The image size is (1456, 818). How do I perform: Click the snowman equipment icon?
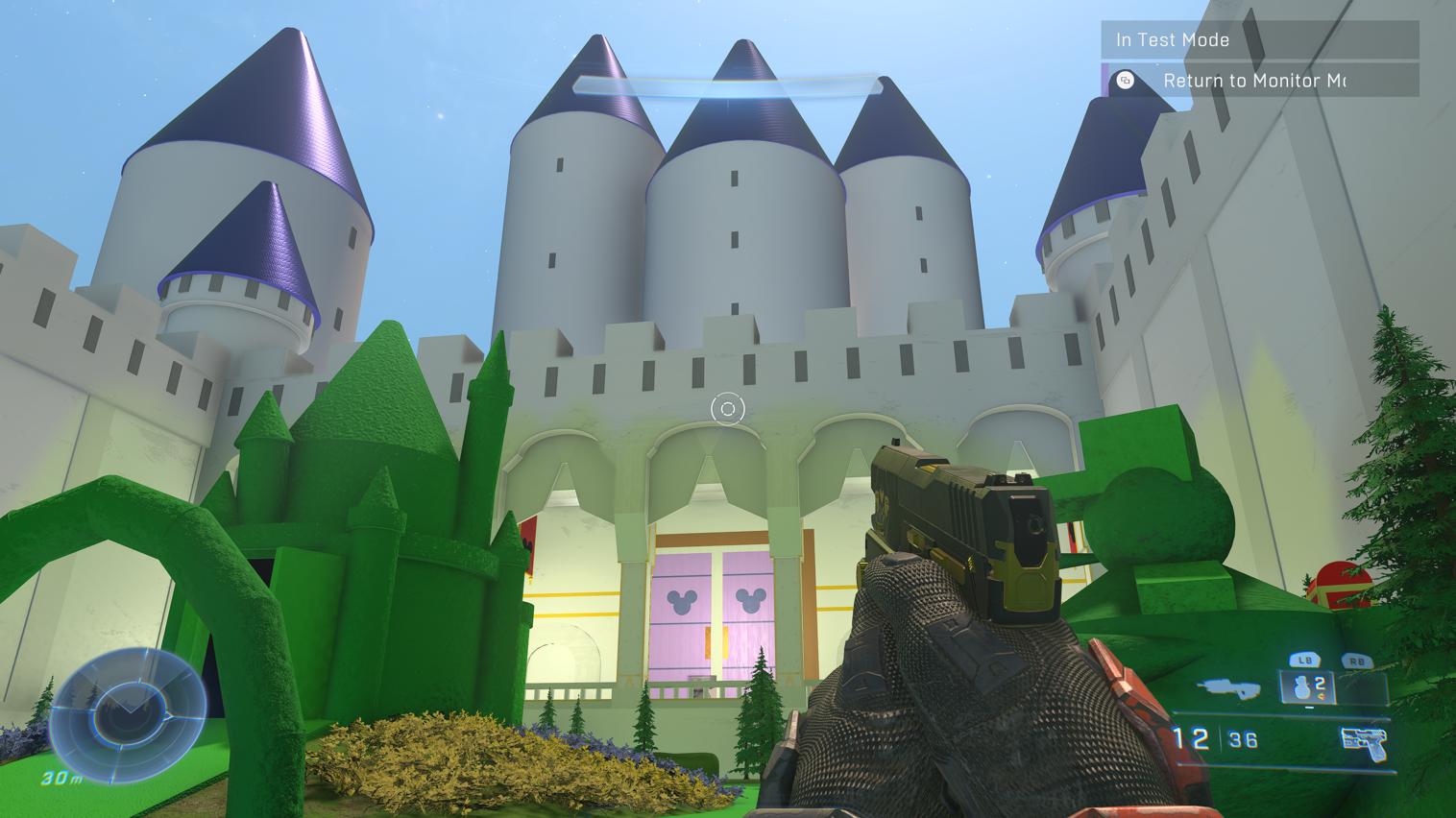coord(1302,687)
